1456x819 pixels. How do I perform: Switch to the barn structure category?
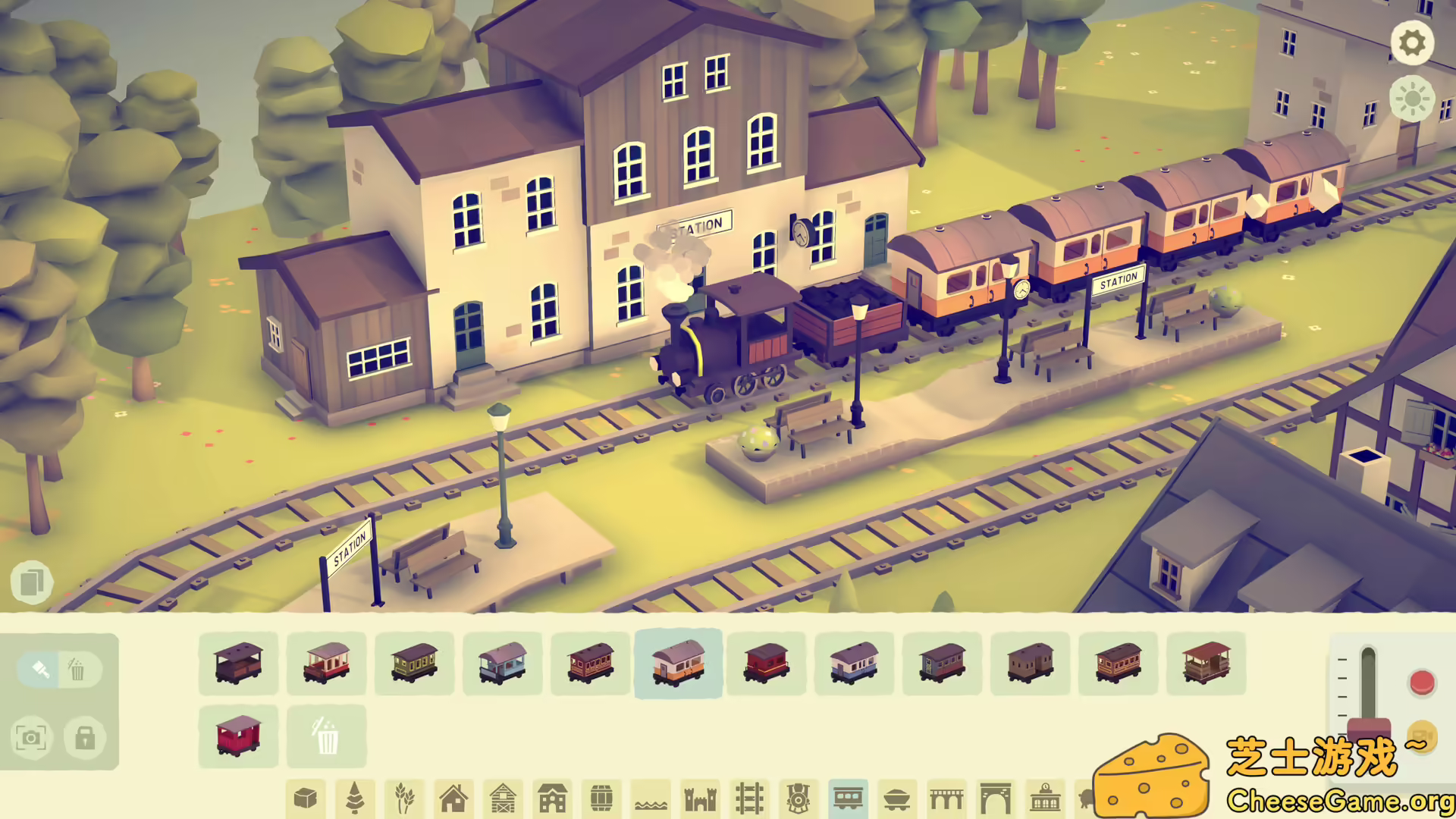pyautogui.click(x=504, y=799)
